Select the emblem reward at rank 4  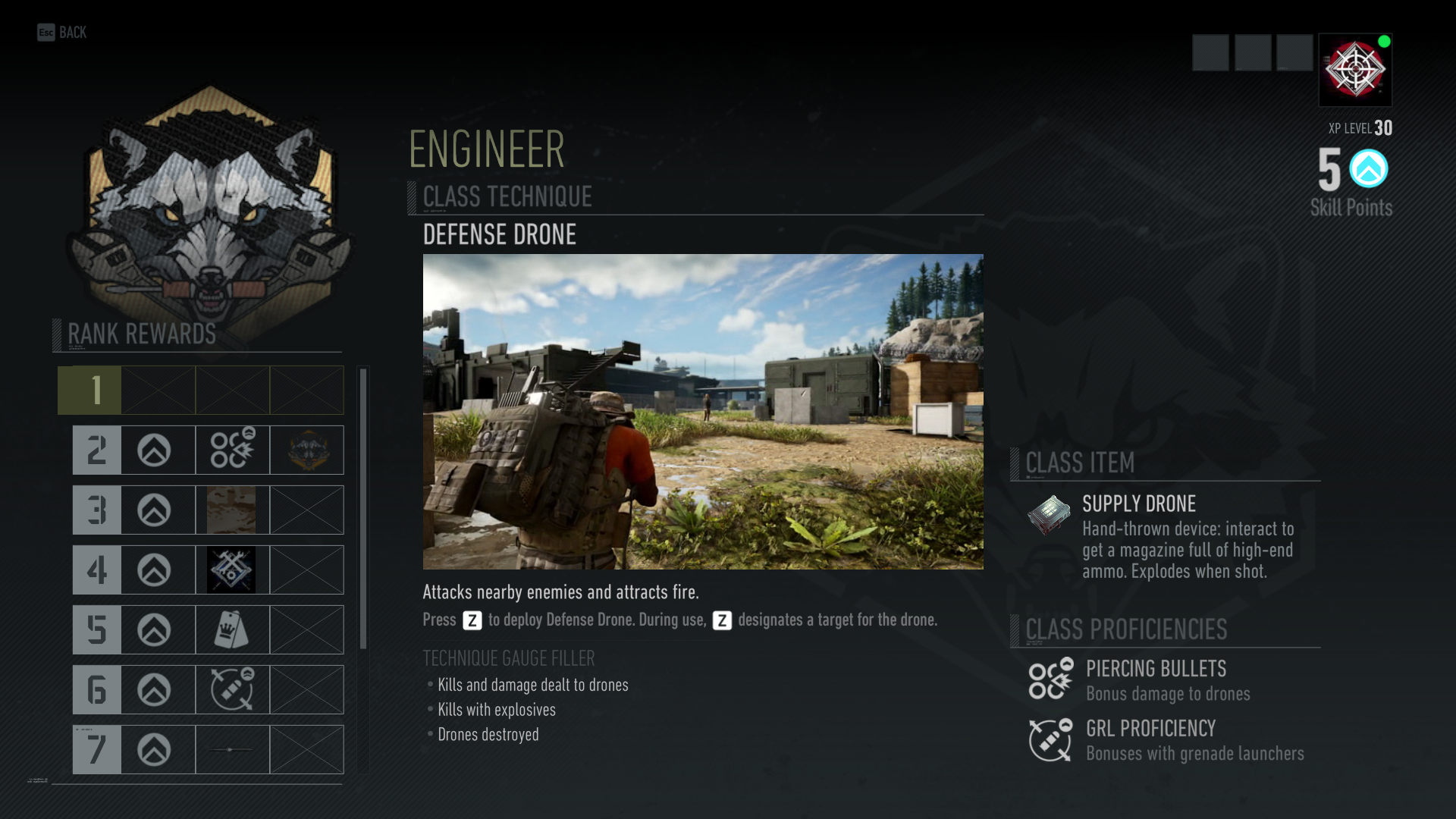(232, 570)
